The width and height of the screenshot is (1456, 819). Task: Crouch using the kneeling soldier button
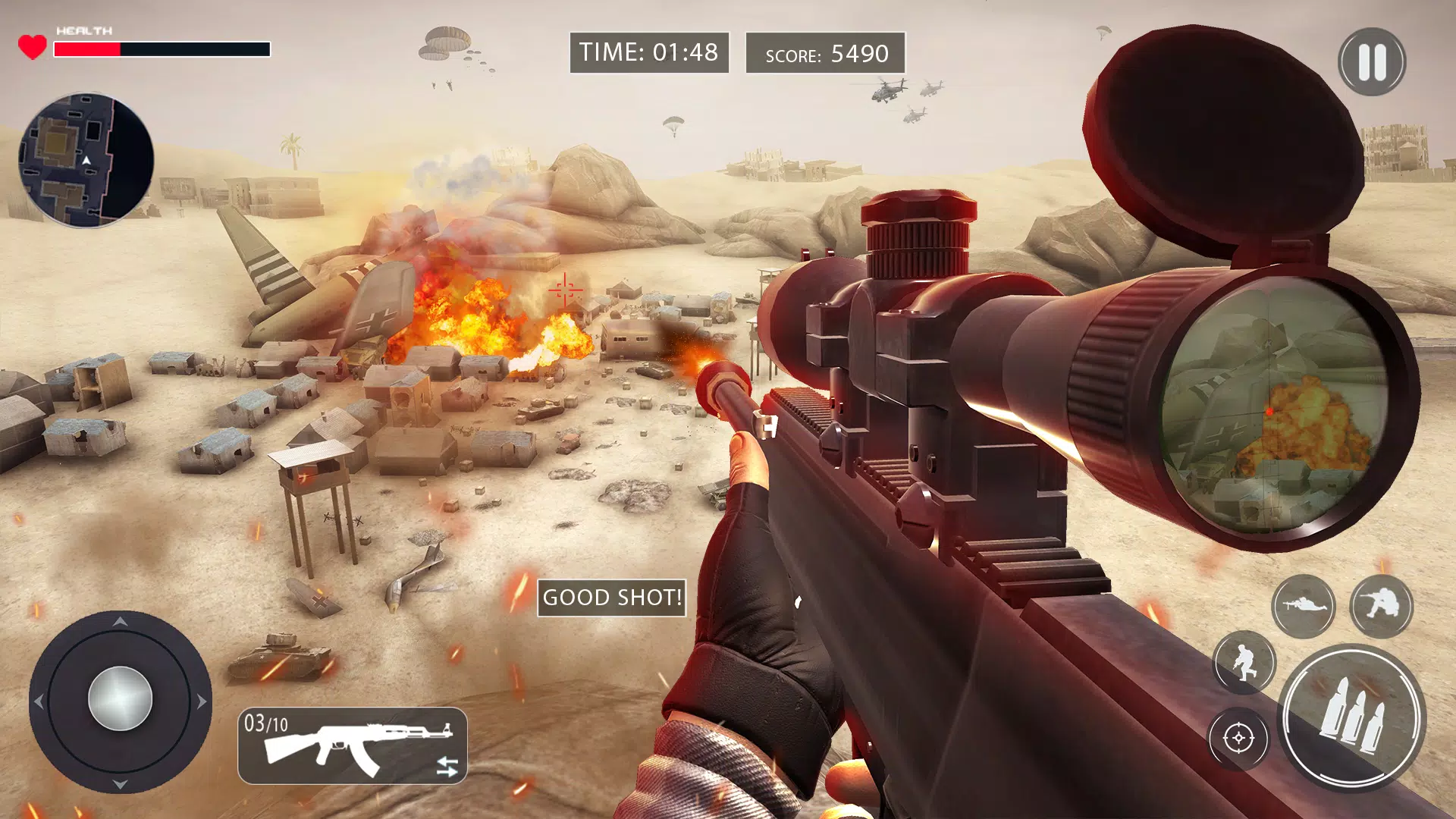[1381, 605]
